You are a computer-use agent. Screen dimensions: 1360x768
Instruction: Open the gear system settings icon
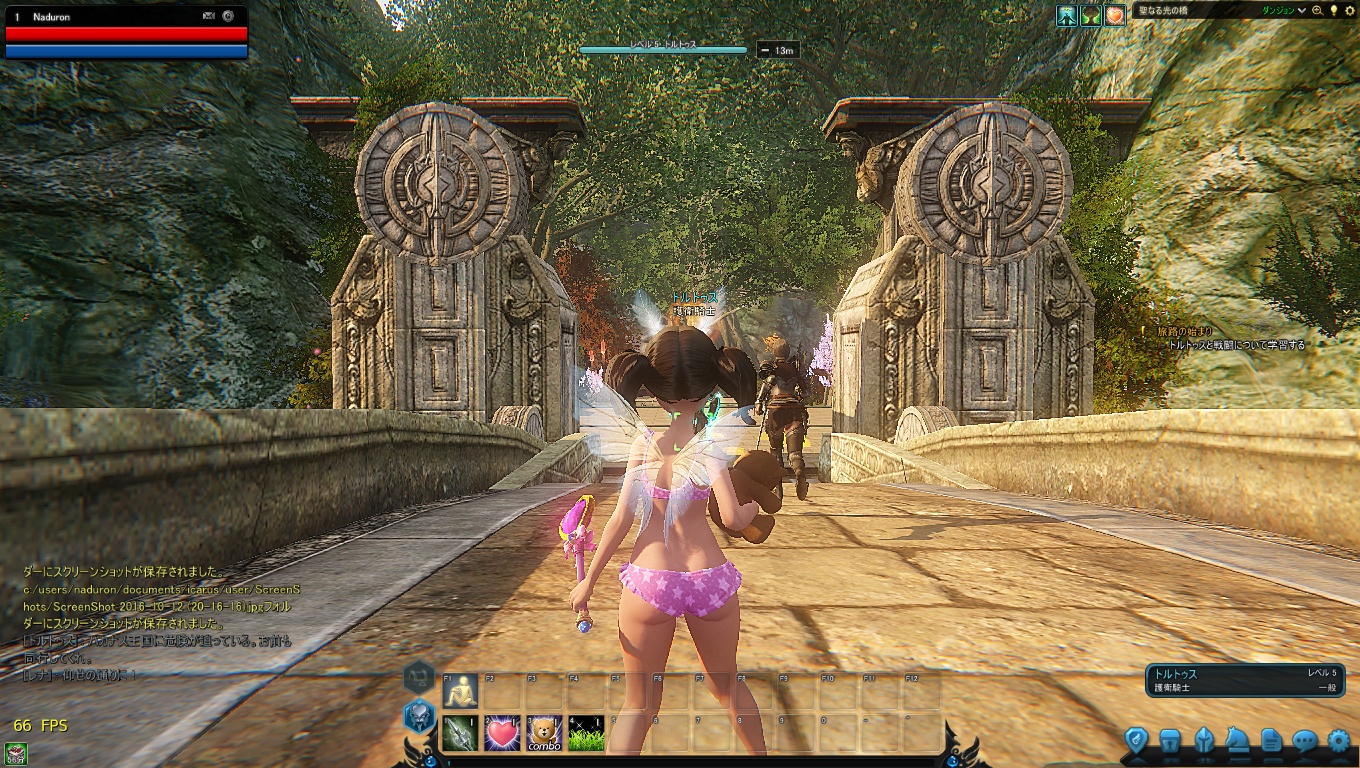pyautogui.click(x=1339, y=741)
